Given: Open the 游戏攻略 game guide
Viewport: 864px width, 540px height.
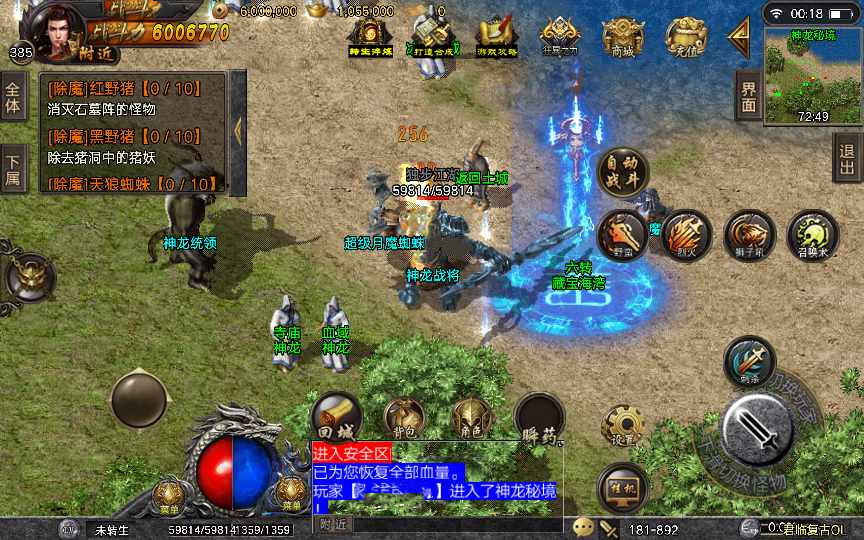Looking at the screenshot, I should tap(495, 37).
